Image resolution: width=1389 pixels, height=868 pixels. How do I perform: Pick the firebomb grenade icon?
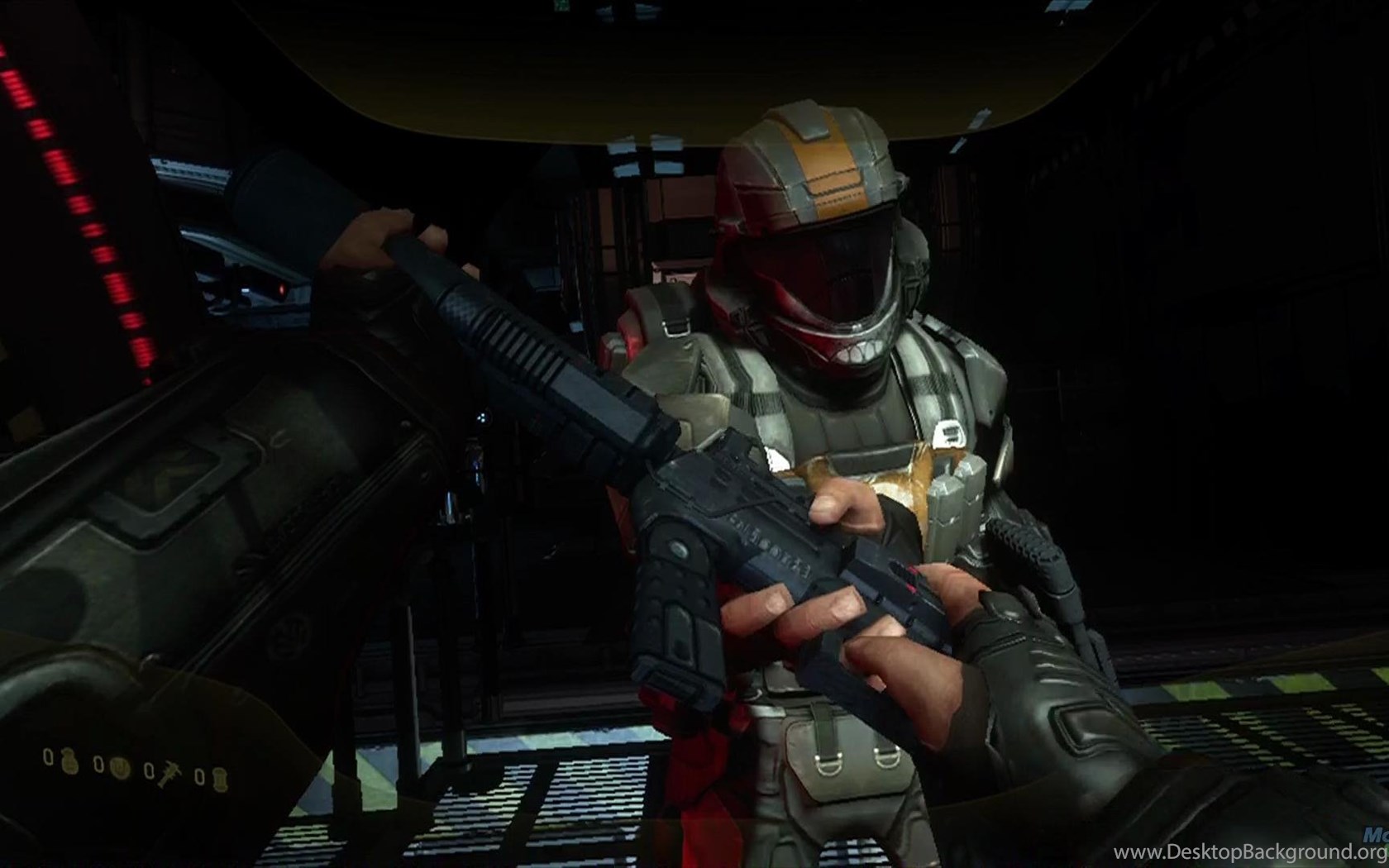point(218,777)
